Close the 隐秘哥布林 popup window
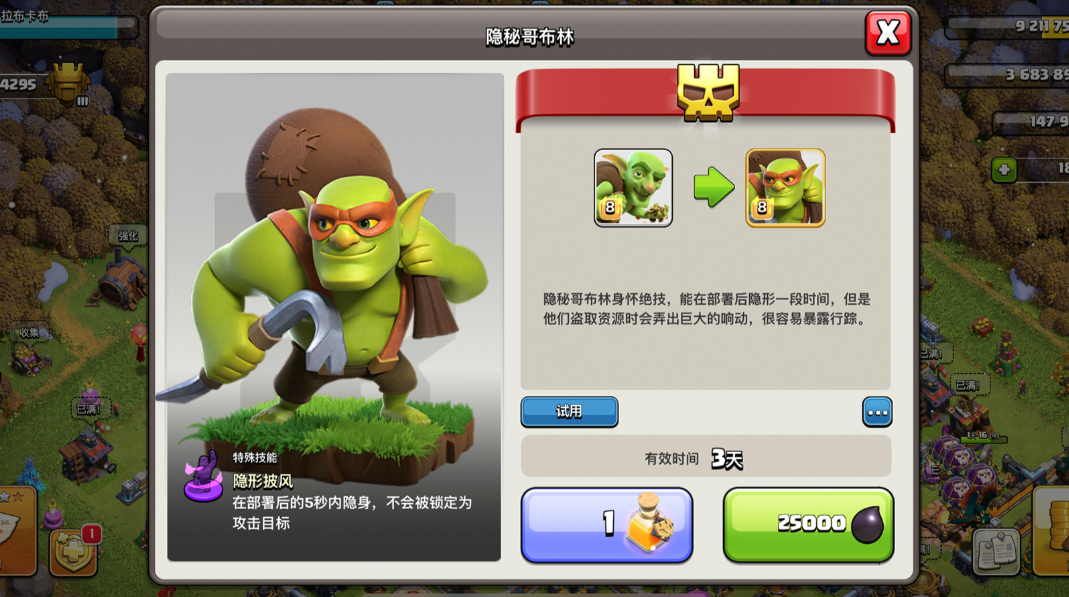The image size is (1069, 597). [887, 33]
